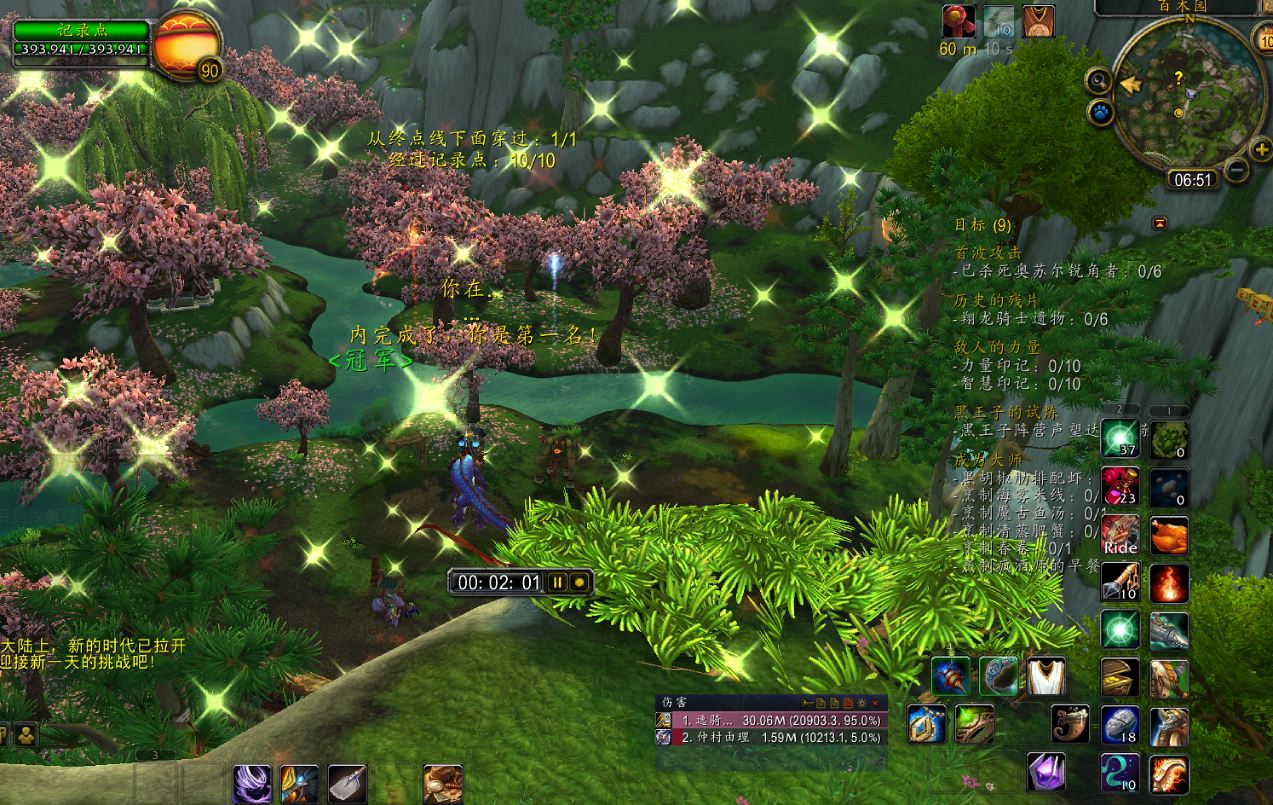Open the minimap tracking magnifier button
The image size is (1273, 805).
[1099, 81]
